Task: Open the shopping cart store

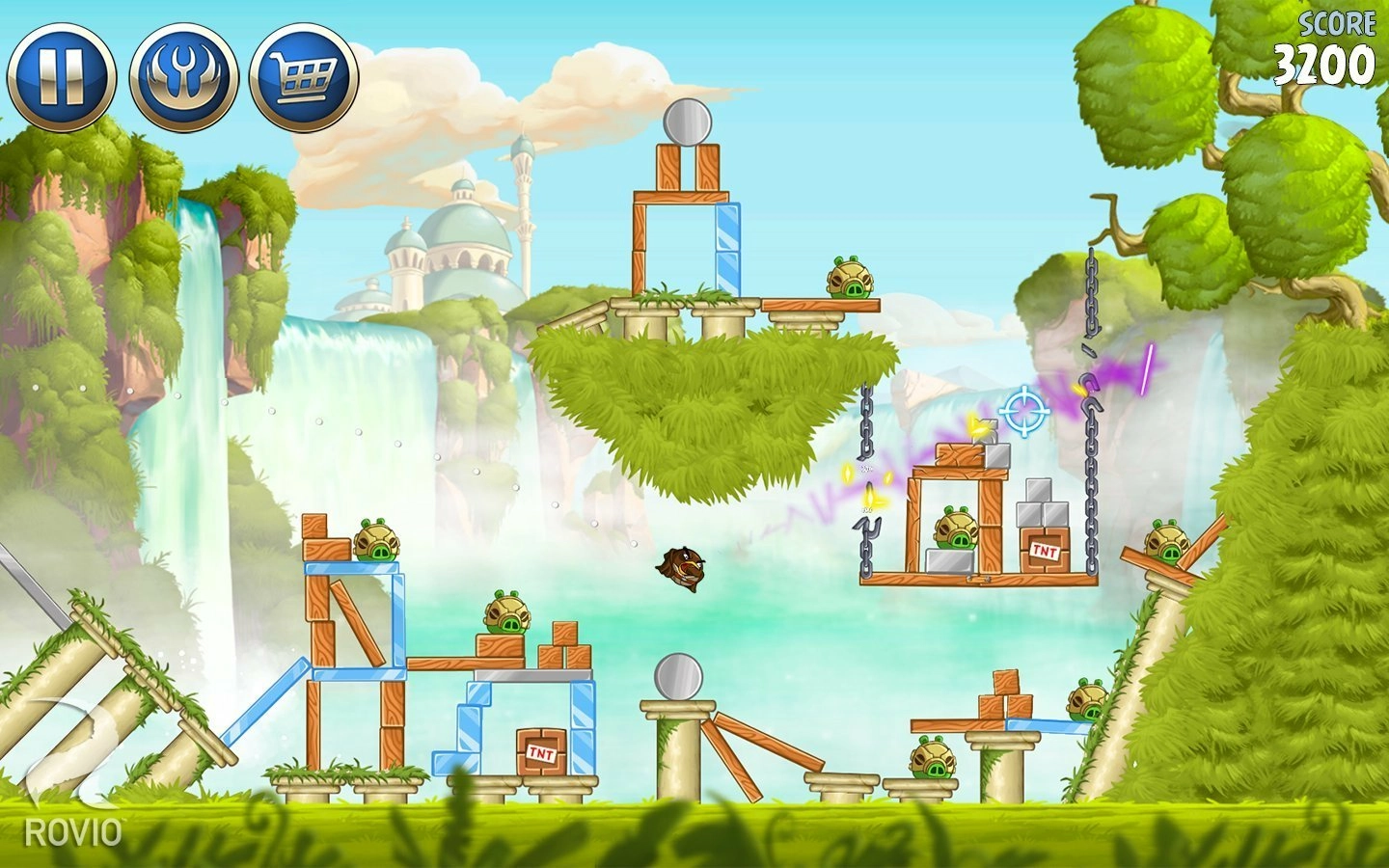Action: pyautogui.click(x=304, y=76)
